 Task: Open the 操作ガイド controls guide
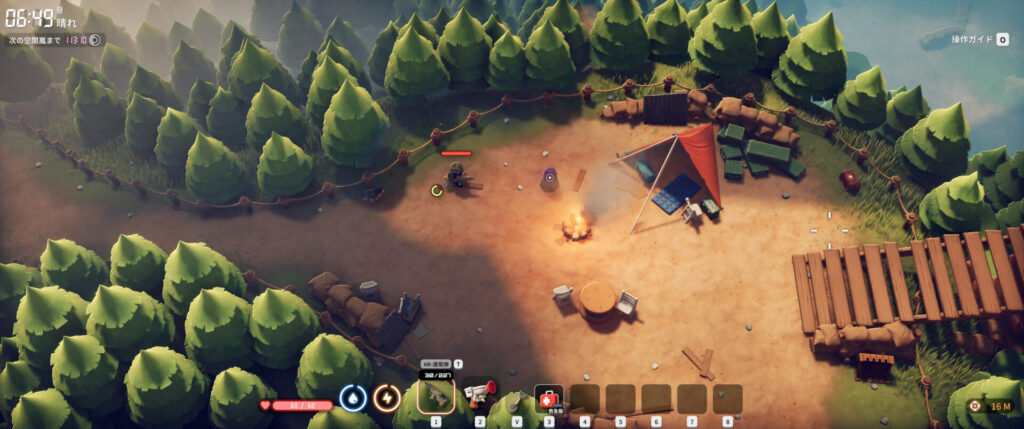click(979, 39)
